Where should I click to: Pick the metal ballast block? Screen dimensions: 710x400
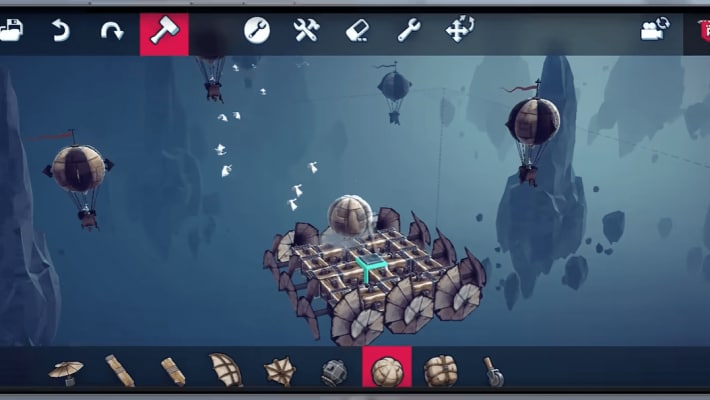pyautogui.click(x=333, y=372)
